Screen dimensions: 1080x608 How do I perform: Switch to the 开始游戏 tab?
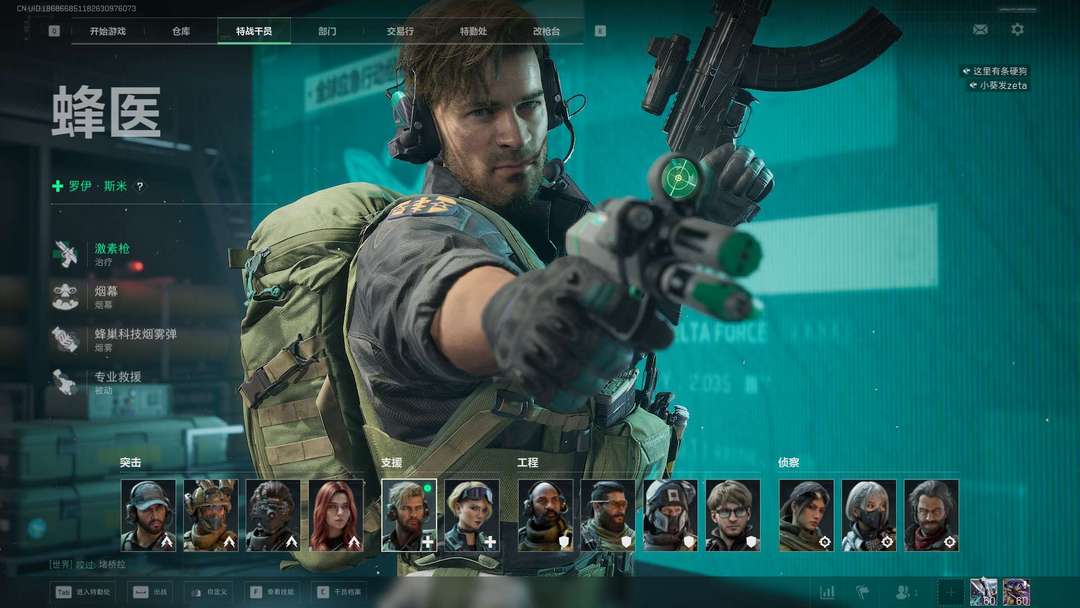coord(108,31)
